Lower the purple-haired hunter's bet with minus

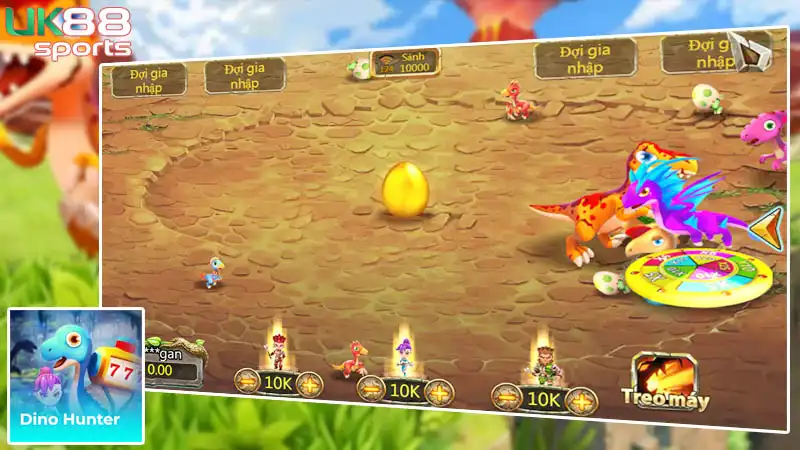click(x=372, y=390)
